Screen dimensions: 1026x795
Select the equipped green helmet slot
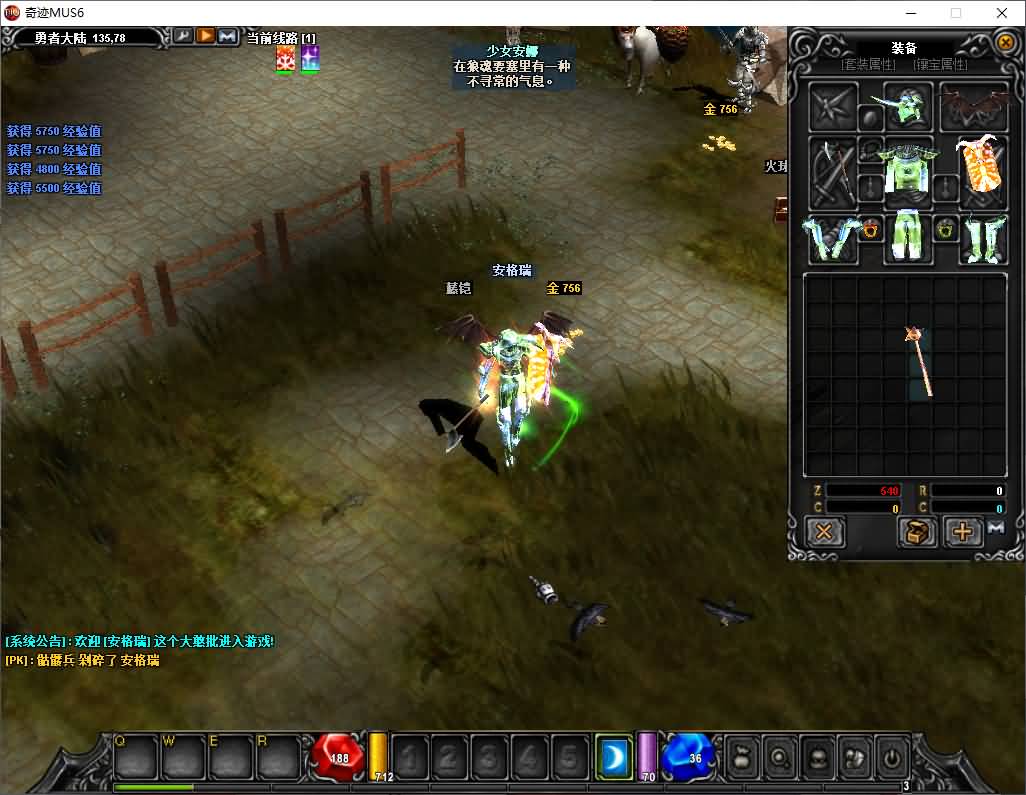click(908, 107)
